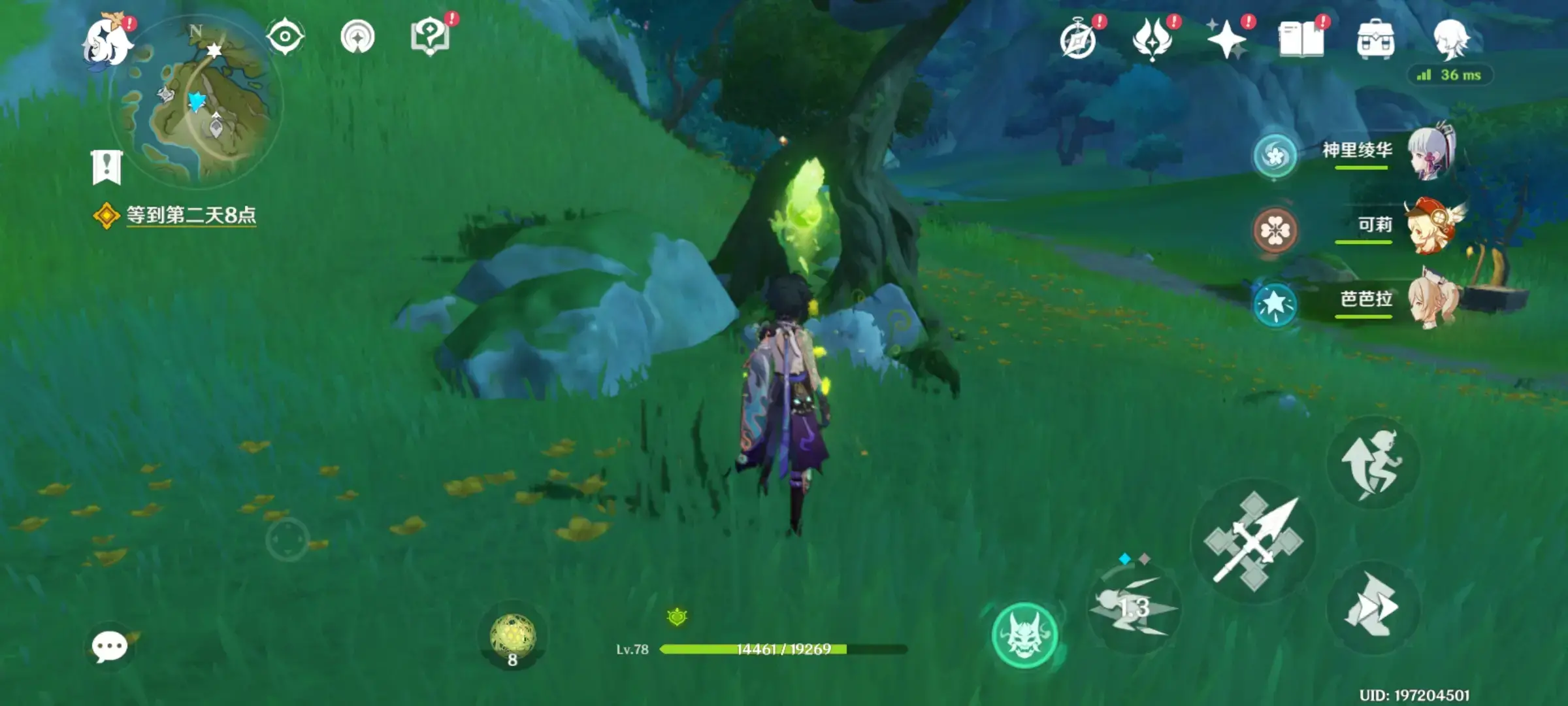Tap the spear normal attack button

coord(1253,541)
